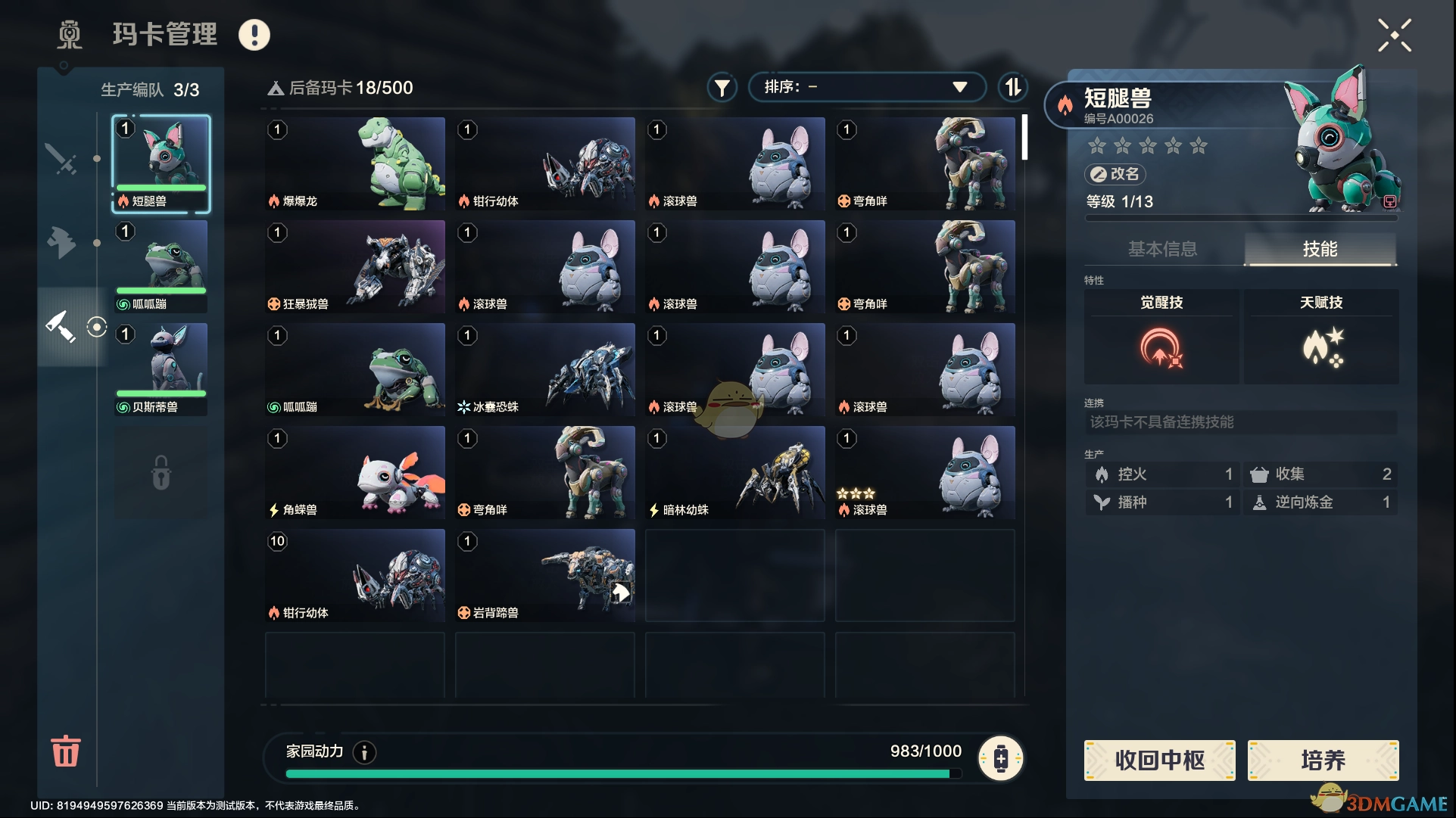
Task: Open the 排序 sorting dropdown
Action: pos(866,87)
